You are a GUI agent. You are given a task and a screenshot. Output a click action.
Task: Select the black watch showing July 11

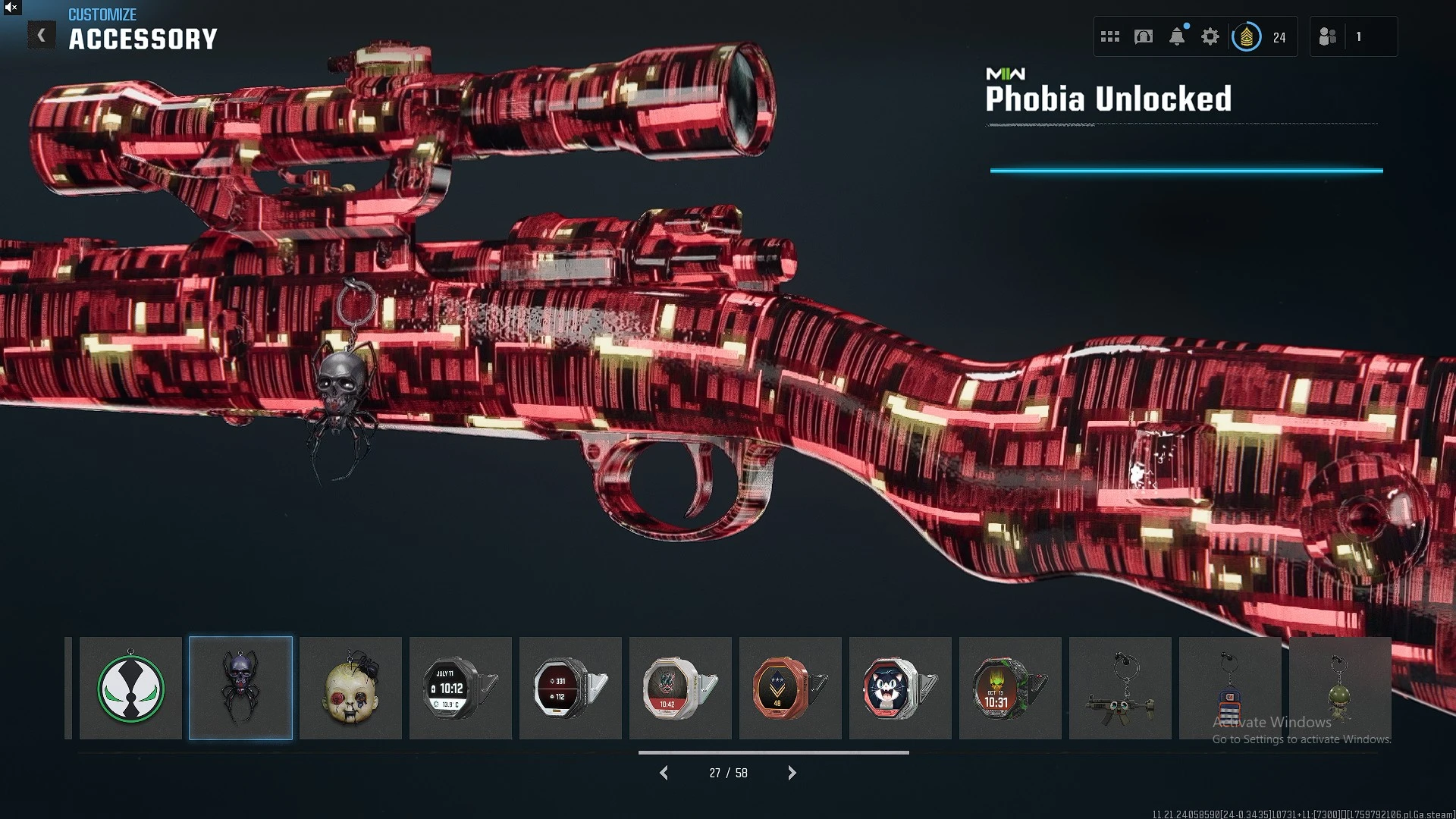460,688
